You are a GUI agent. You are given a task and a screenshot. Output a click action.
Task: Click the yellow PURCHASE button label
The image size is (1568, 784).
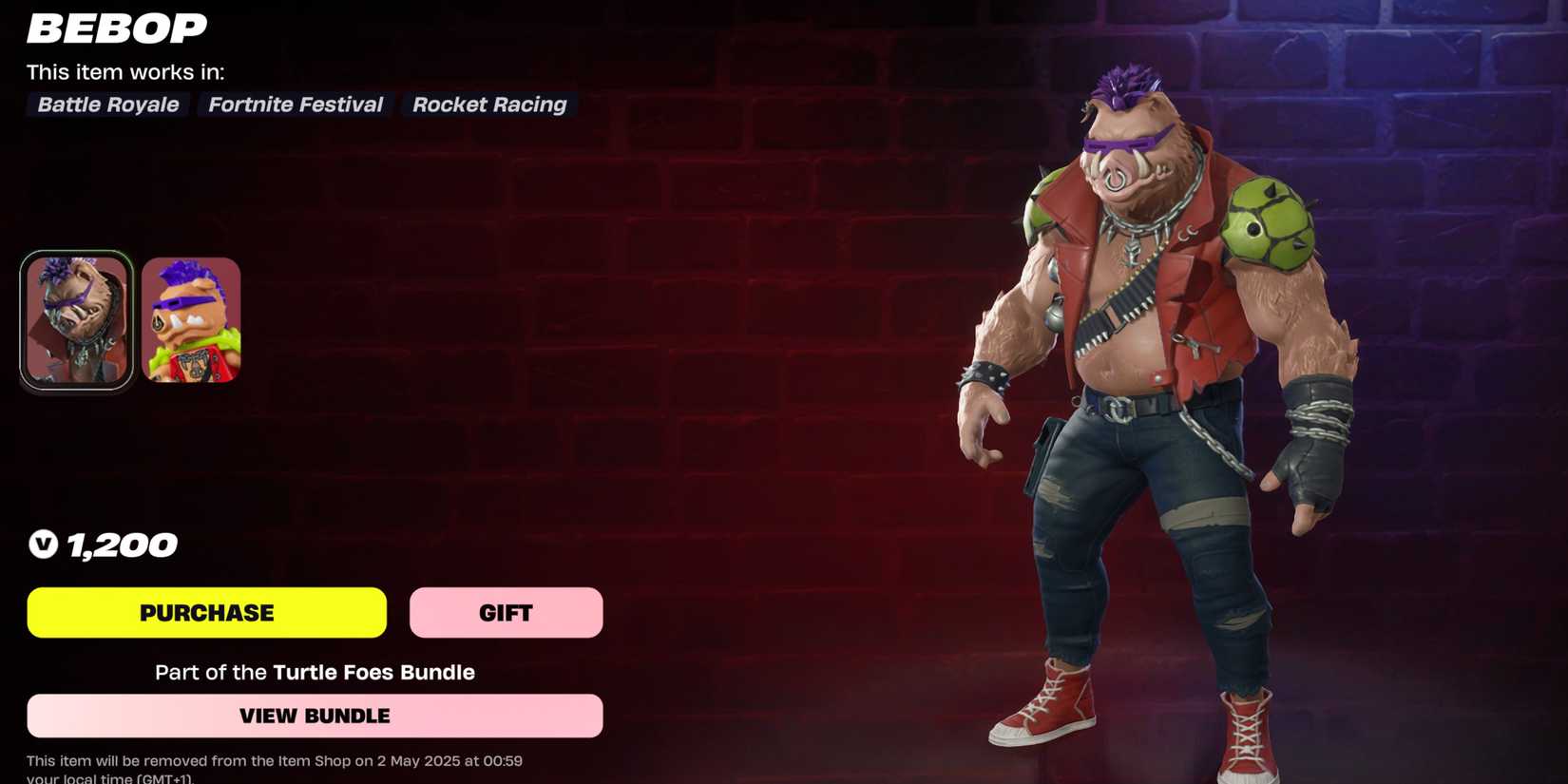click(x=207, y=612)
